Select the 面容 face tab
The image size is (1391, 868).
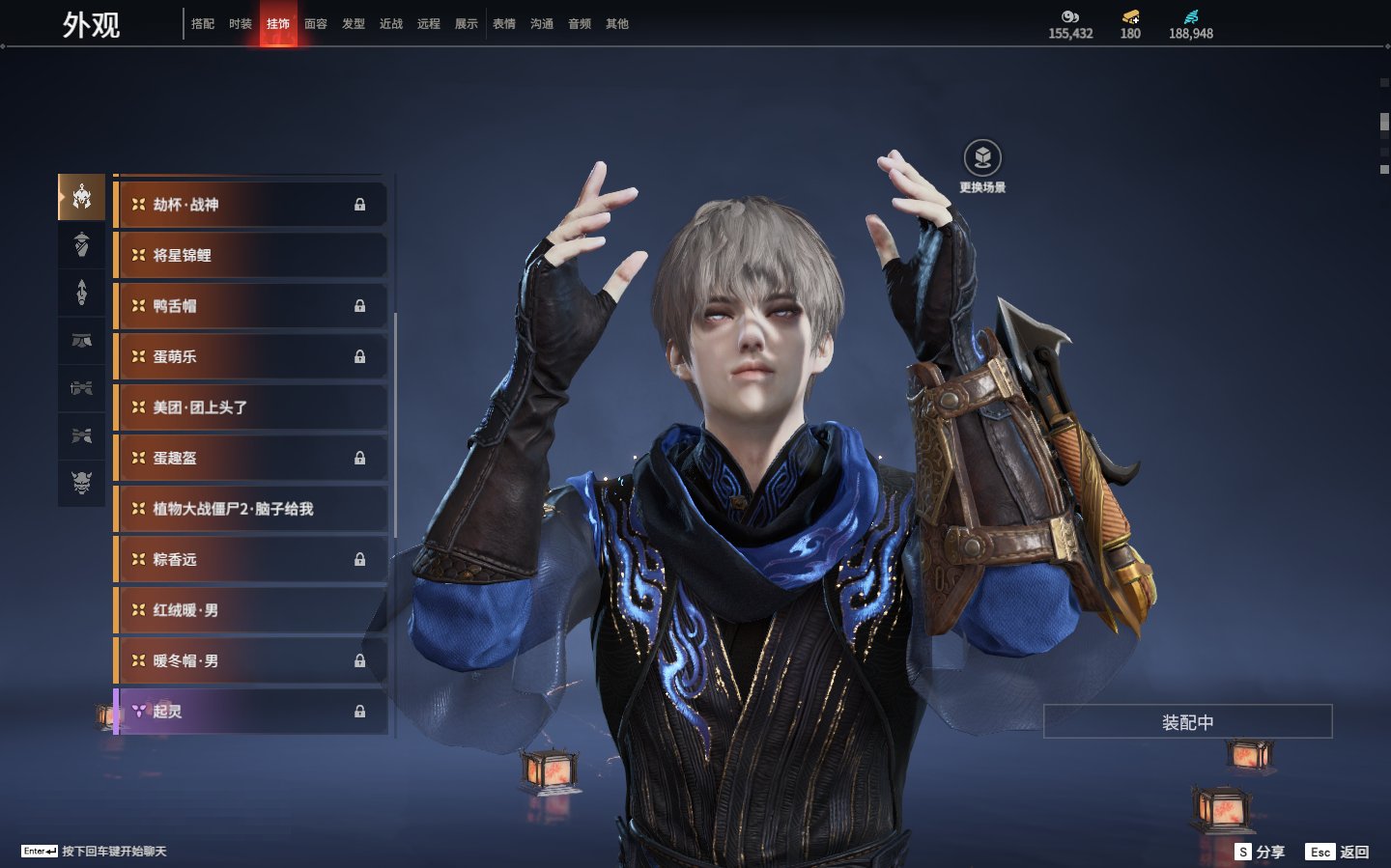(x=316, y=24)
